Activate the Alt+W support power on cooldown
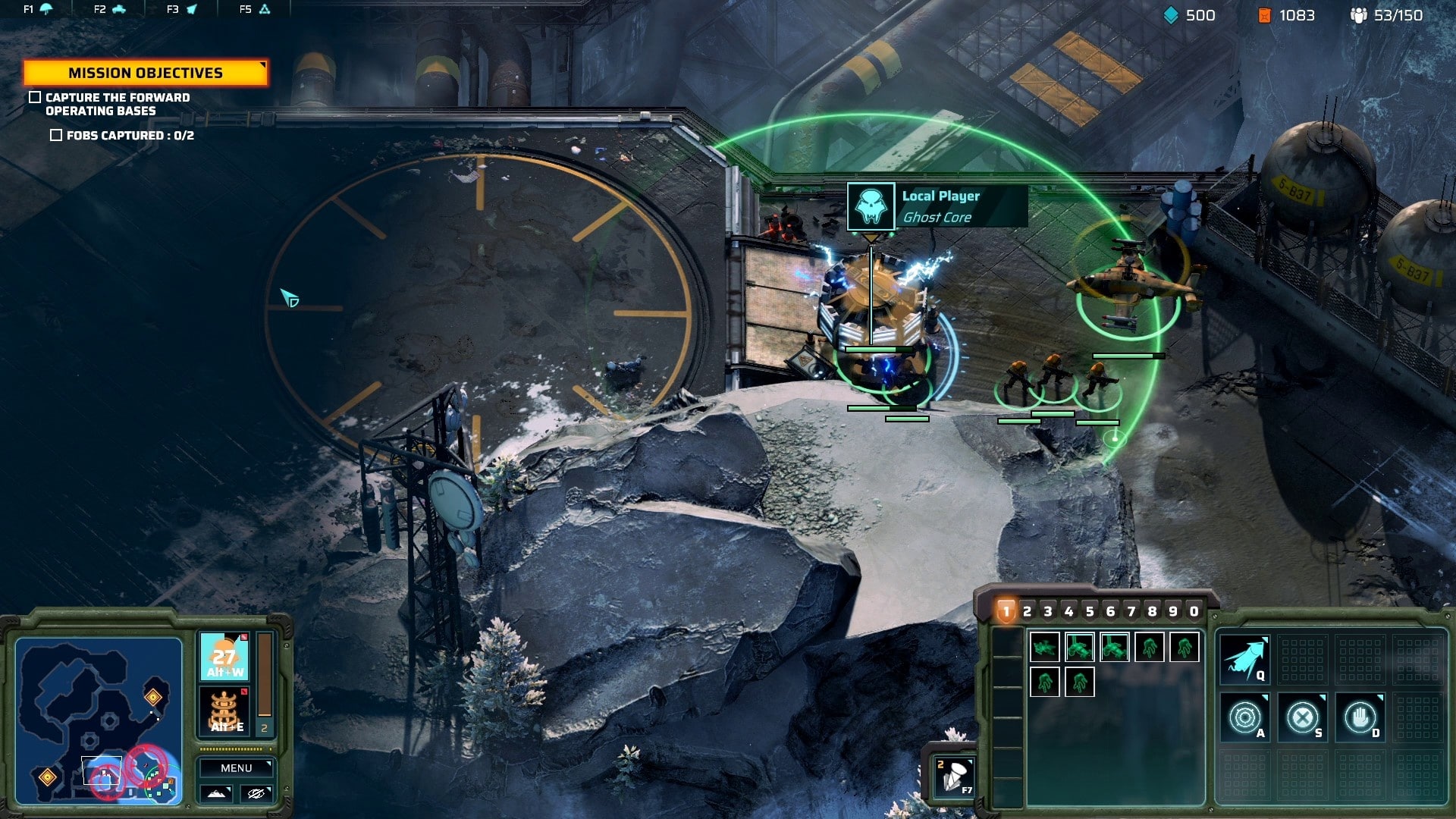This screenshot has height=819, width=1456. (x=224, y=657)
